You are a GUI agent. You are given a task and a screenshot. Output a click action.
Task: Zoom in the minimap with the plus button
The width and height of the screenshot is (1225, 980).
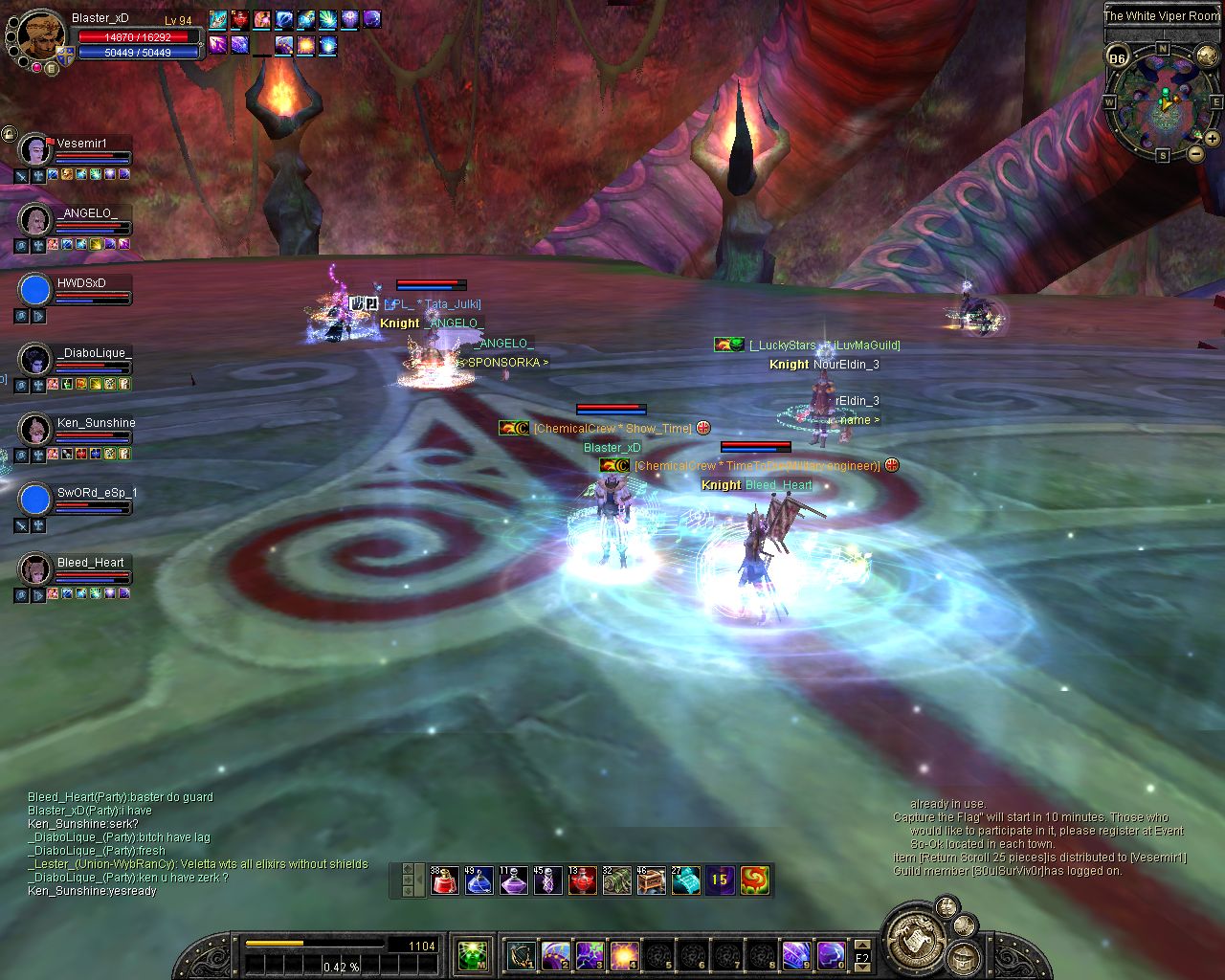coord(1212,139)
